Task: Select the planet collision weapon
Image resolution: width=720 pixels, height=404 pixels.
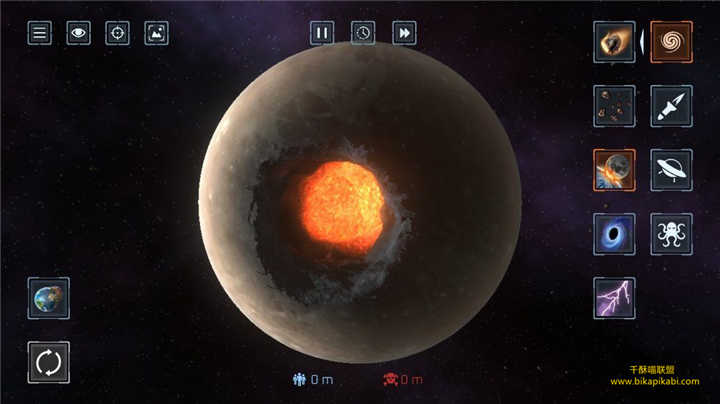Action: (x=612, y=170)
